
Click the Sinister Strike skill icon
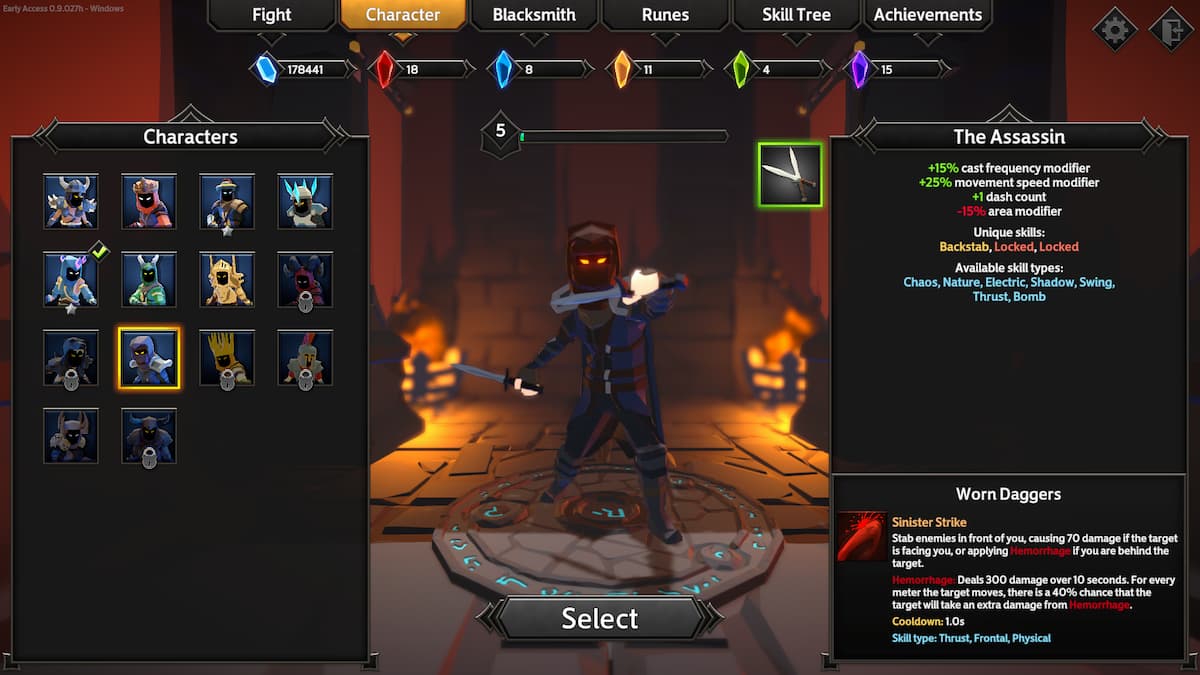click(861, 536)
